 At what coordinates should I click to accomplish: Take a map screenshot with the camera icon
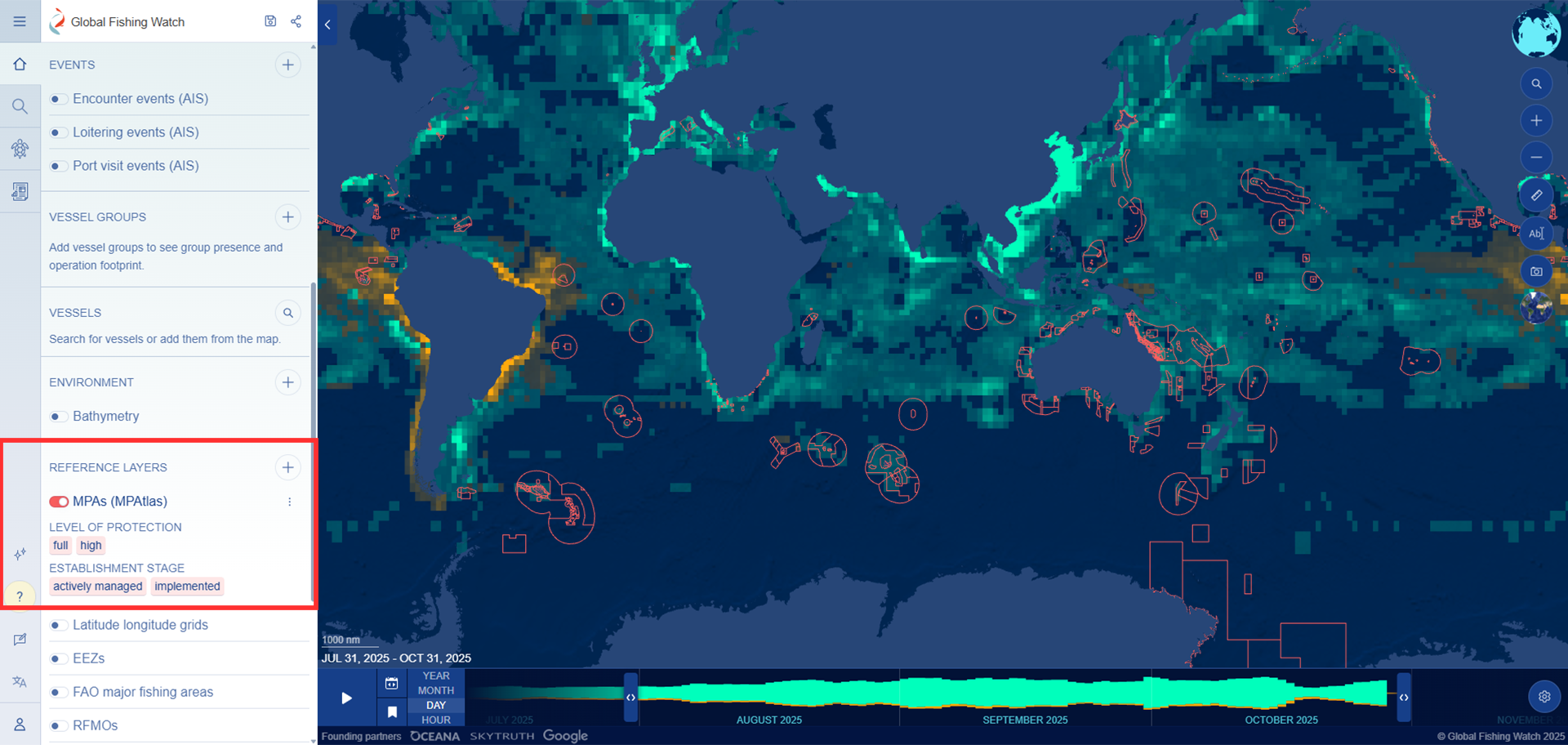(1536, 270)
